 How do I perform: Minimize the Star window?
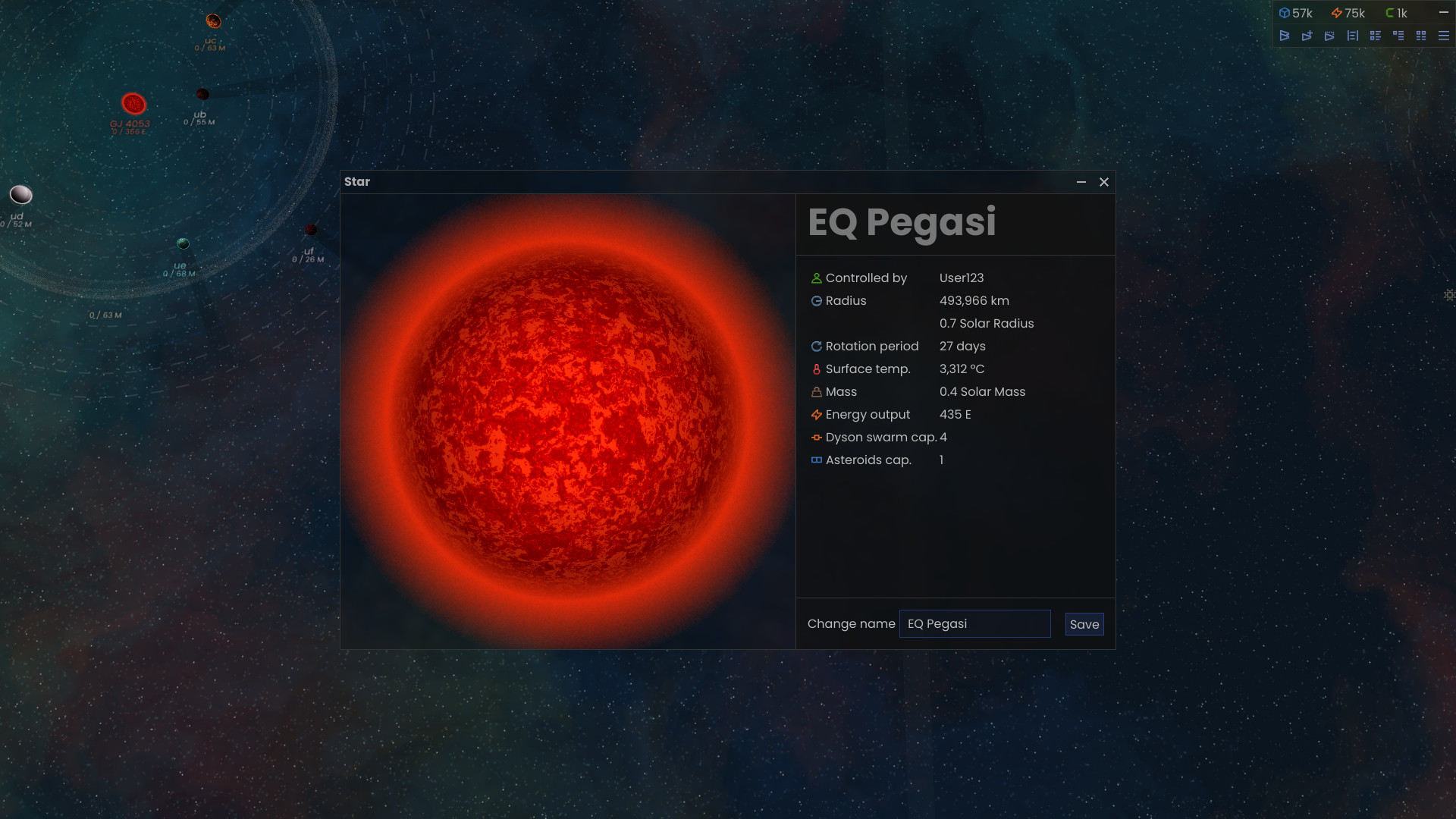point(1080,182)
